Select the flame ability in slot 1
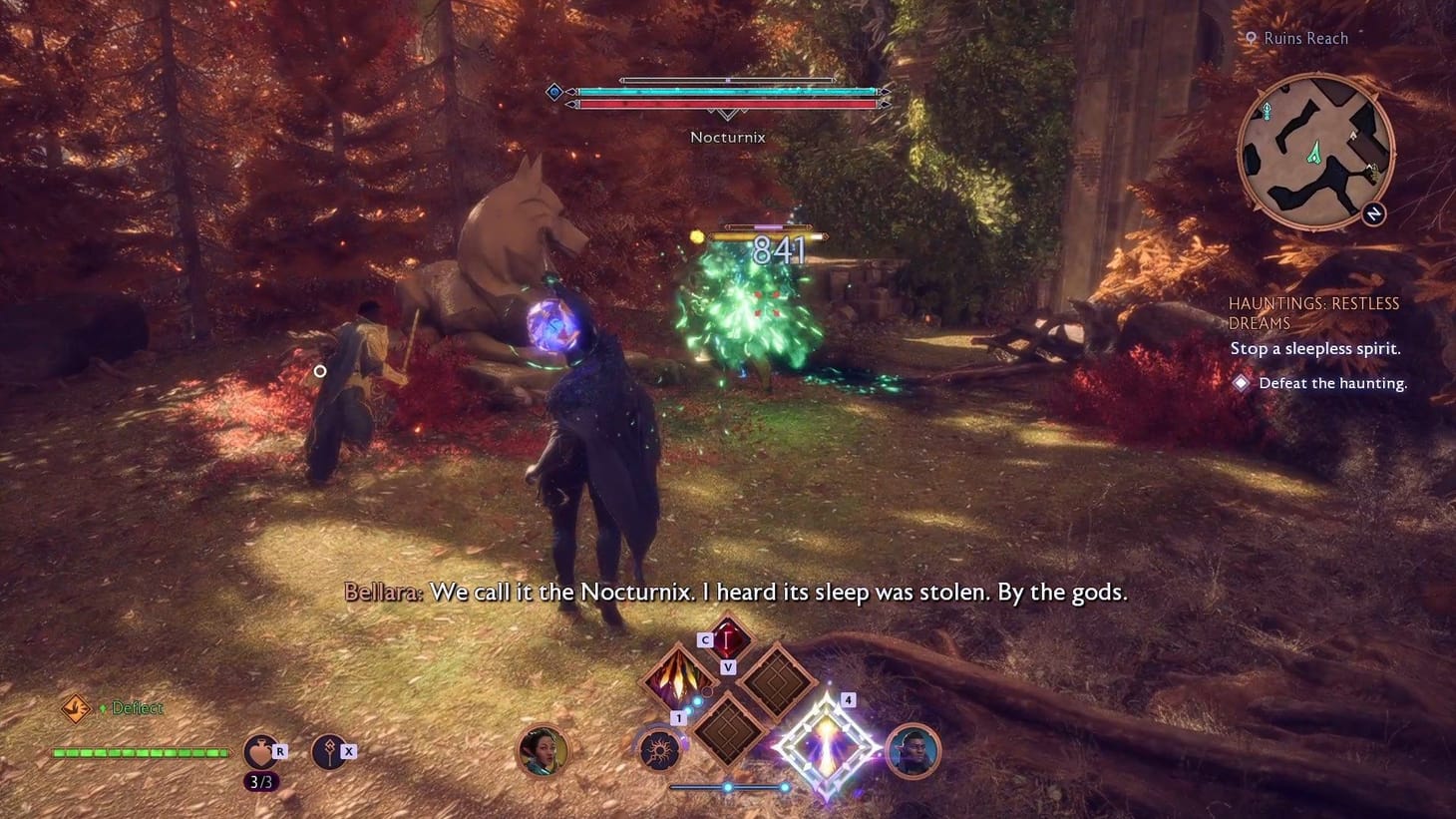Viewport: 1456px width, 819px height. 678,683
